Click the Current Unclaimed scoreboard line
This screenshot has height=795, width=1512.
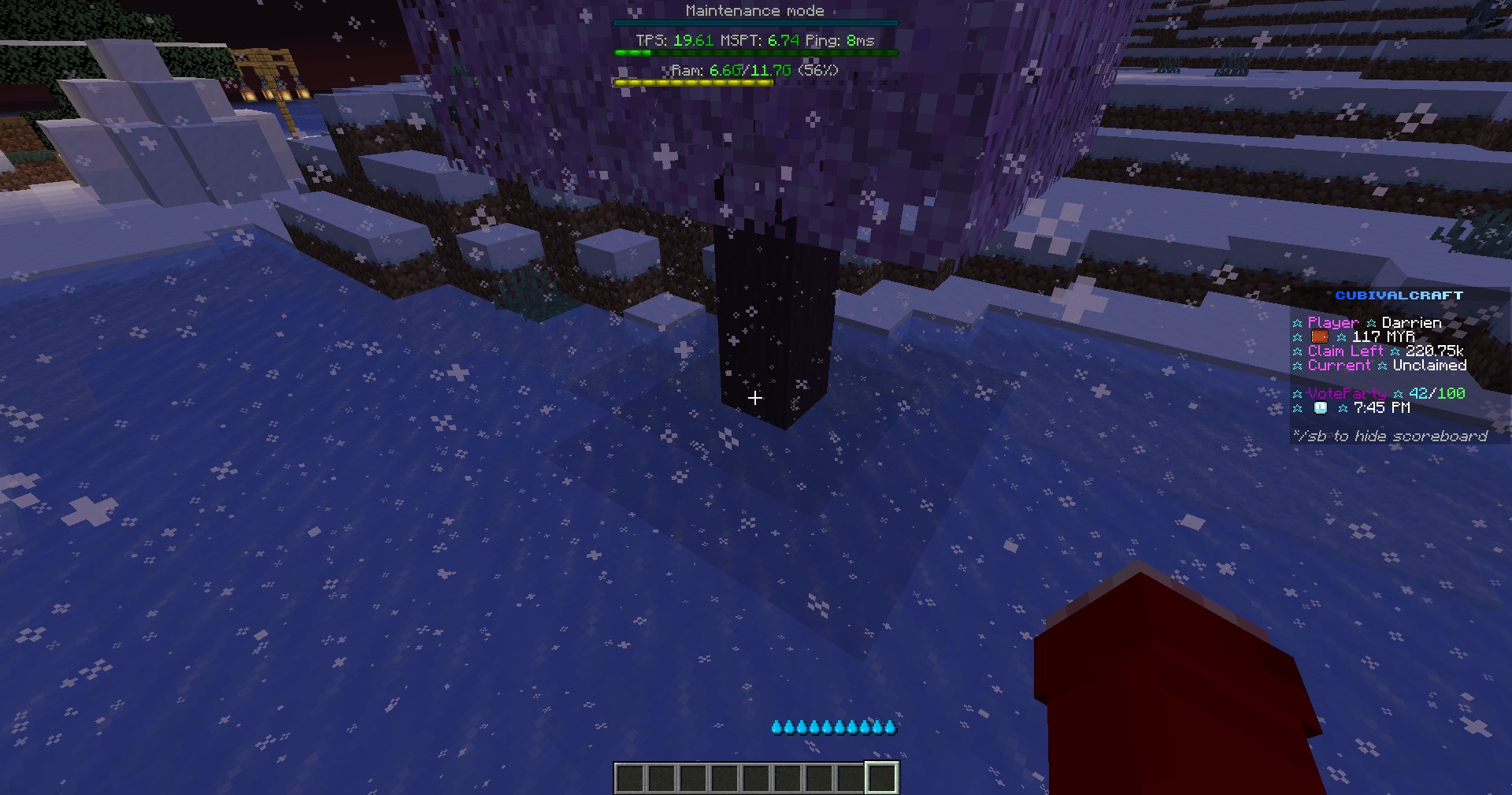(x=1386, y=365)
